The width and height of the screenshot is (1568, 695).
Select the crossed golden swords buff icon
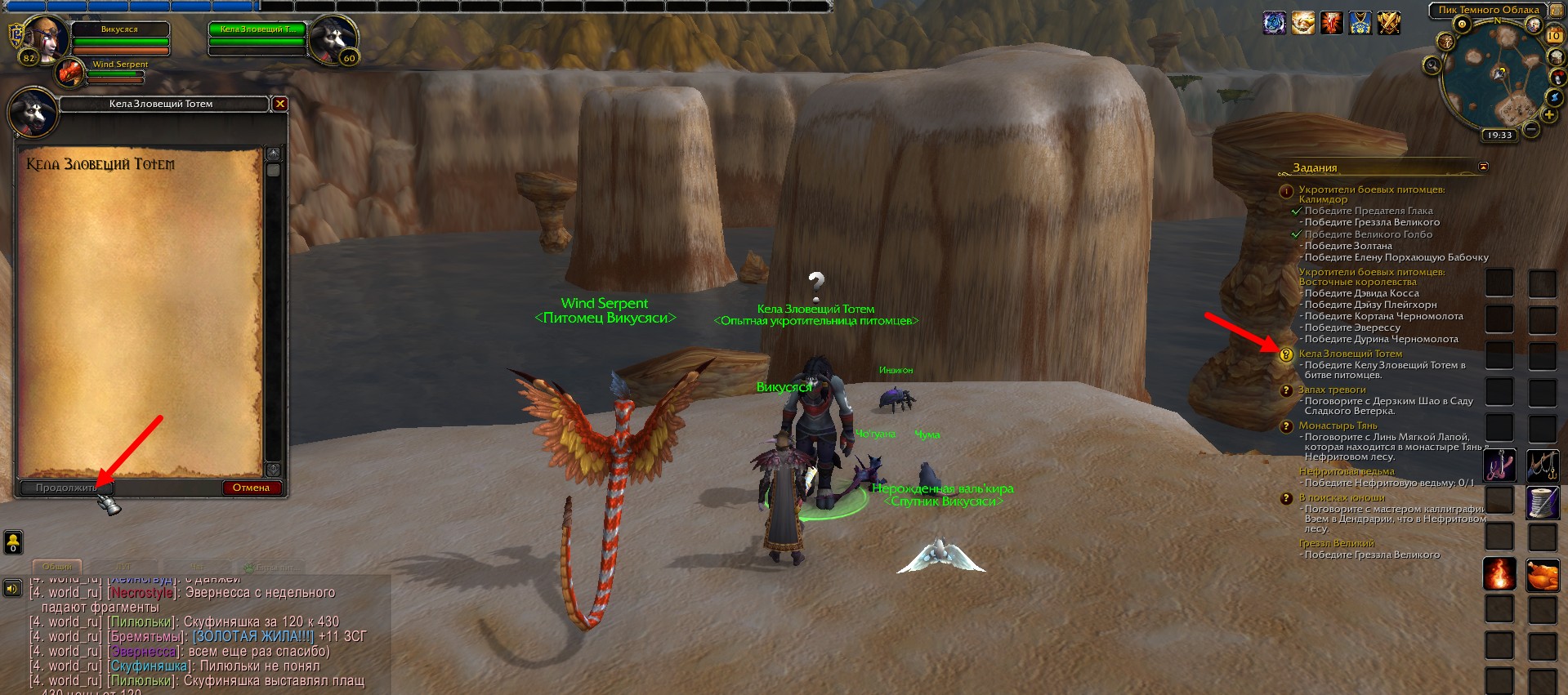(x=1389, y=23)
